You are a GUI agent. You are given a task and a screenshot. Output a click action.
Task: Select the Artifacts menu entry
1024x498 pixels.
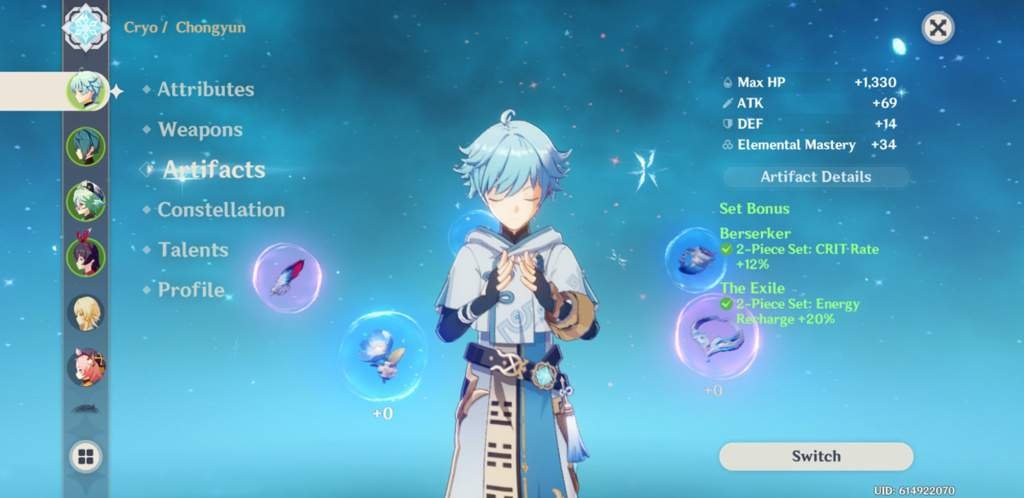(x=214, y=170)
